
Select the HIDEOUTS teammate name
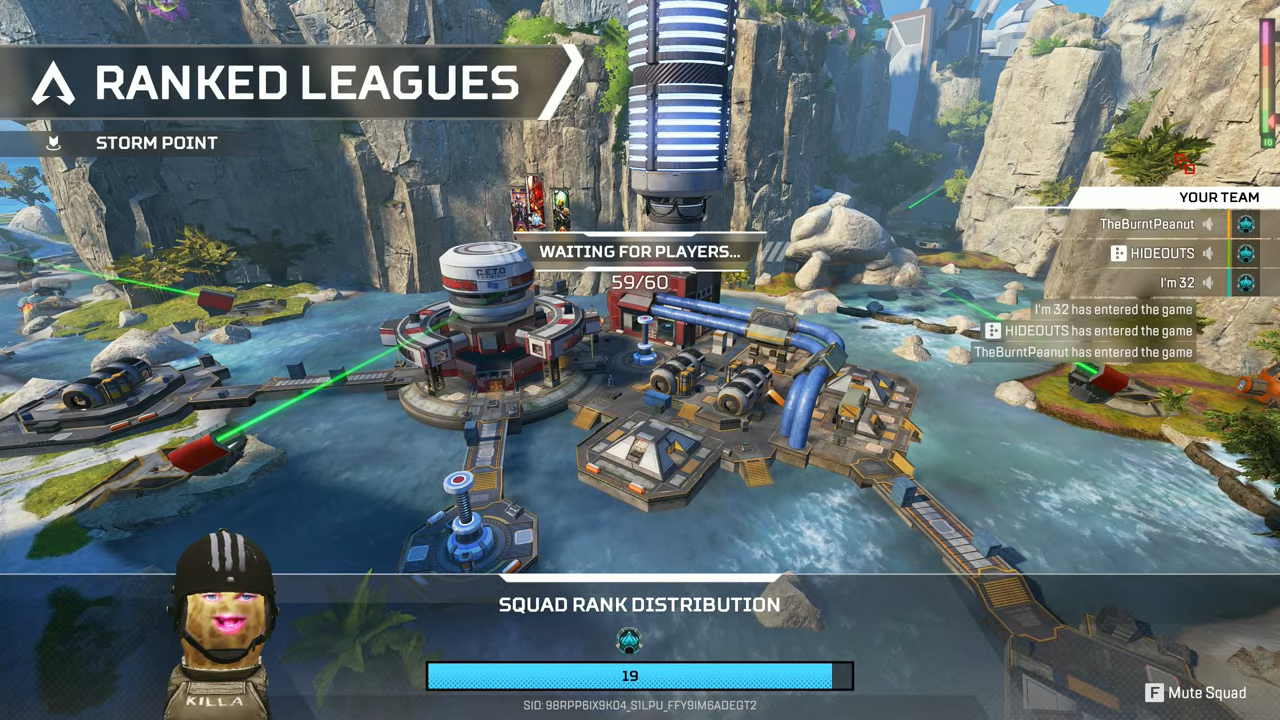1162,254
